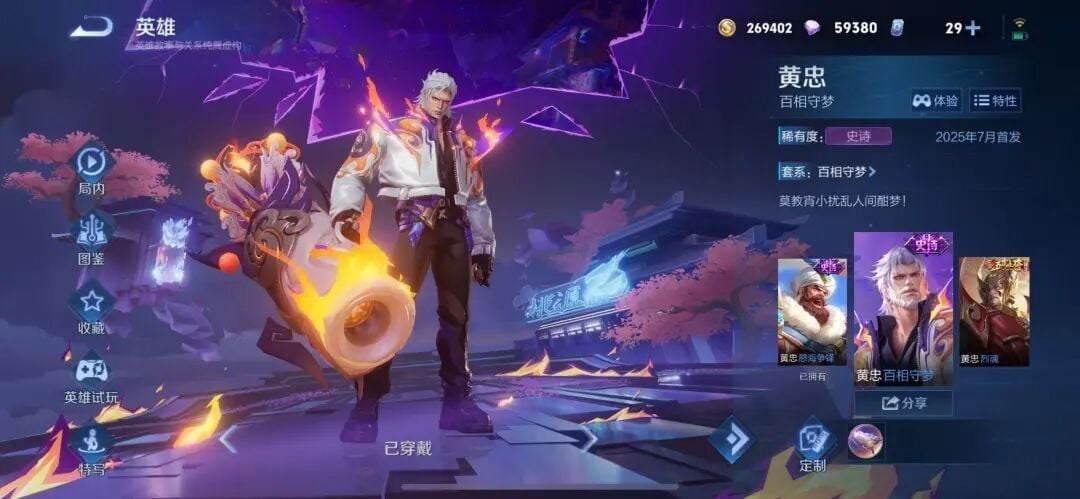Select the 黄忠 怒海争锋 skin thumbnail
This screenshot has height=499, width=1080.
(x=812, y=311)
